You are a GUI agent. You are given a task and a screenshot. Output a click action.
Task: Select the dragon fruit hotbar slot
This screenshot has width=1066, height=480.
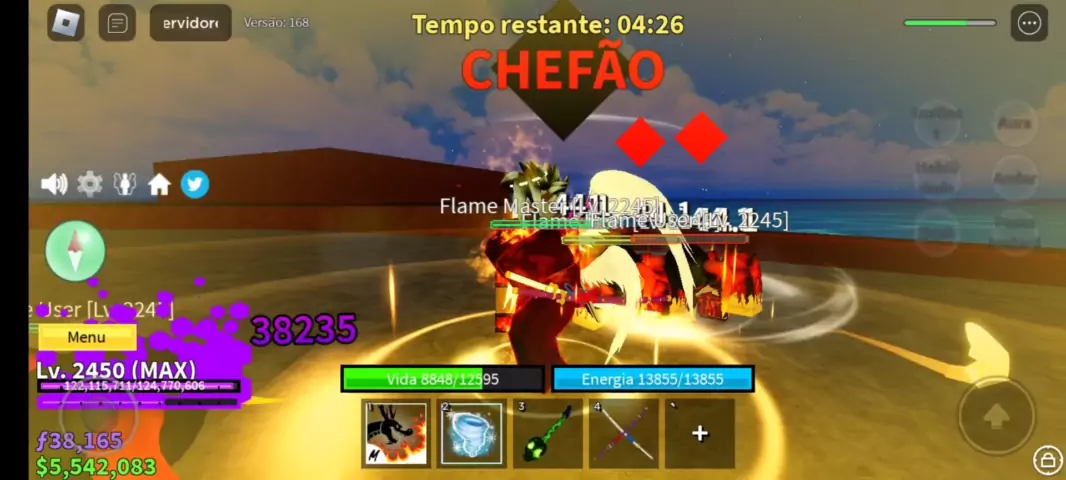point(396,433)
